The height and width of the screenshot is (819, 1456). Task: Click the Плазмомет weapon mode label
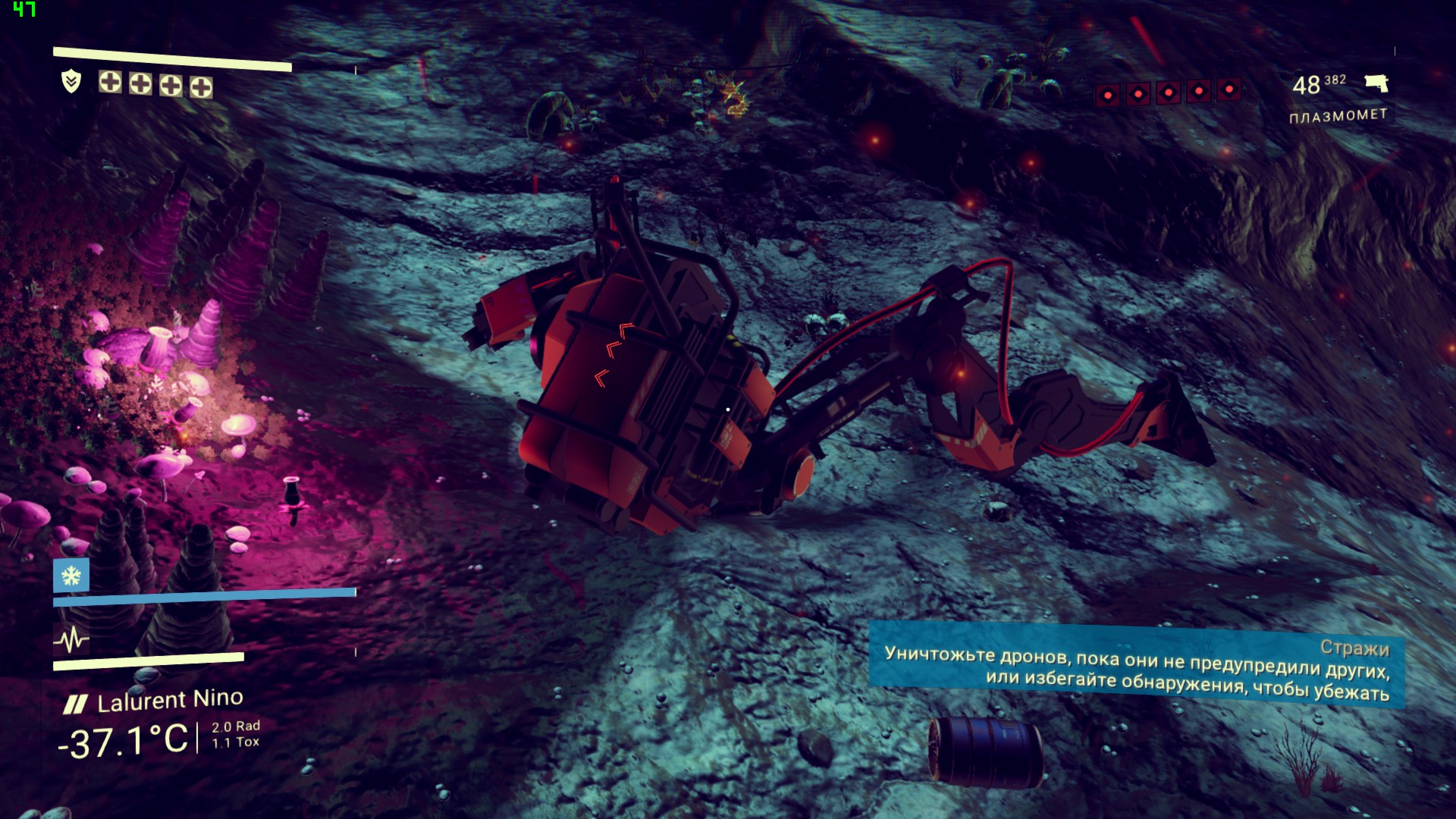[x=1338, y=116]
